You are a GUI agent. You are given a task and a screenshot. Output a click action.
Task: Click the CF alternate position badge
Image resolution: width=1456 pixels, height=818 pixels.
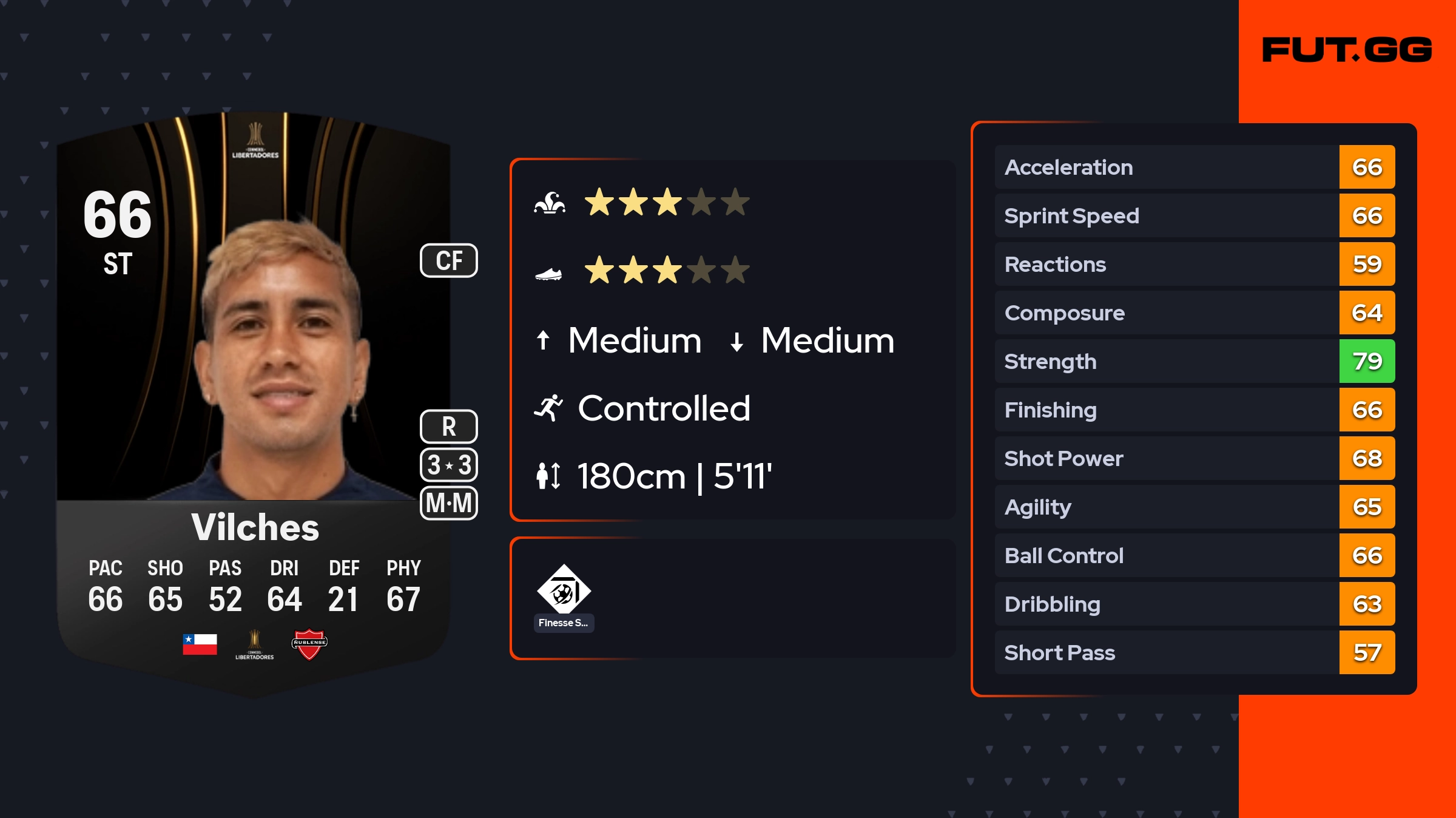(449, 261)
